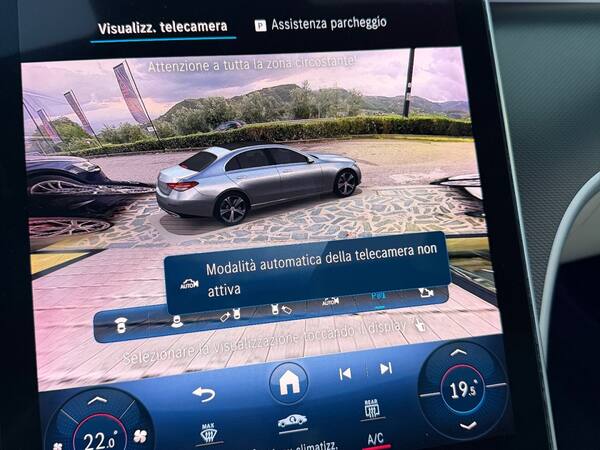Switch to the Visualizz. telecamera tab
The image size is (600, 450).
(162, 26)
